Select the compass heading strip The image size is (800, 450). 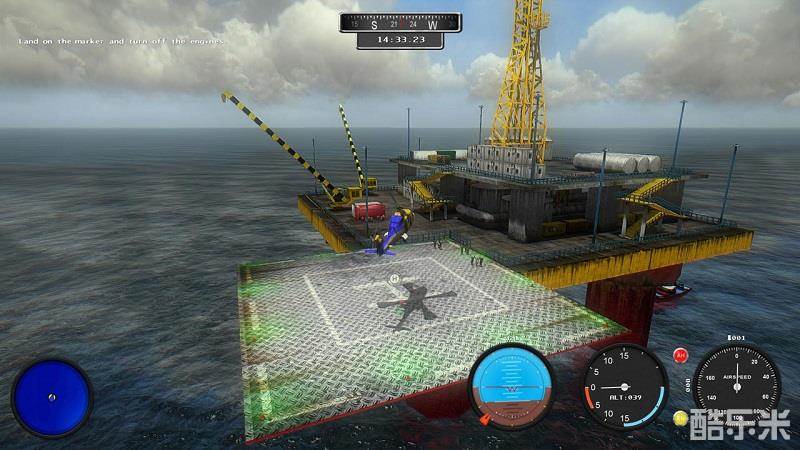[400, 23]
